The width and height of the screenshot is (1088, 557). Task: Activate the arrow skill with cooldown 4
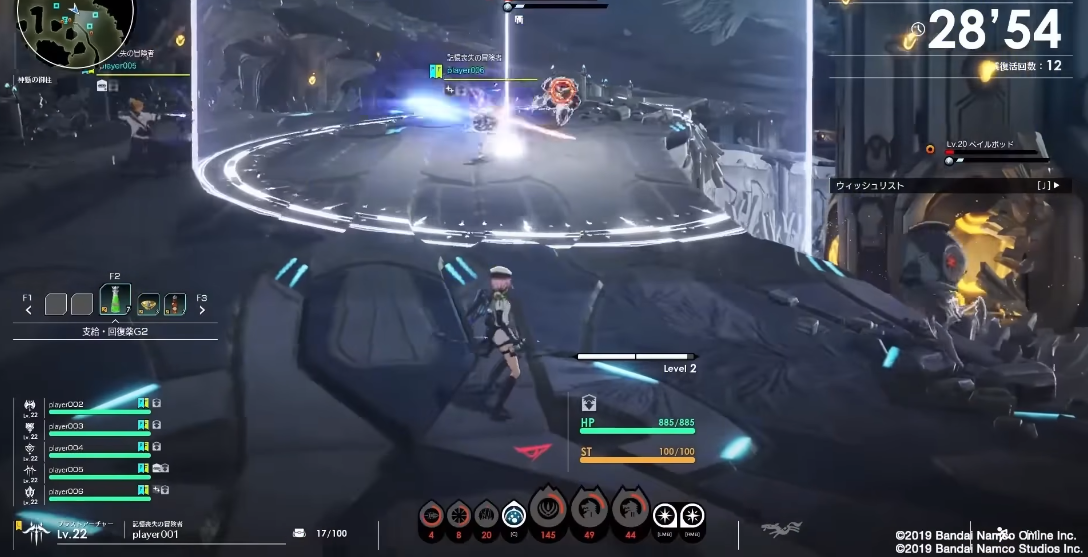point(432,515)
